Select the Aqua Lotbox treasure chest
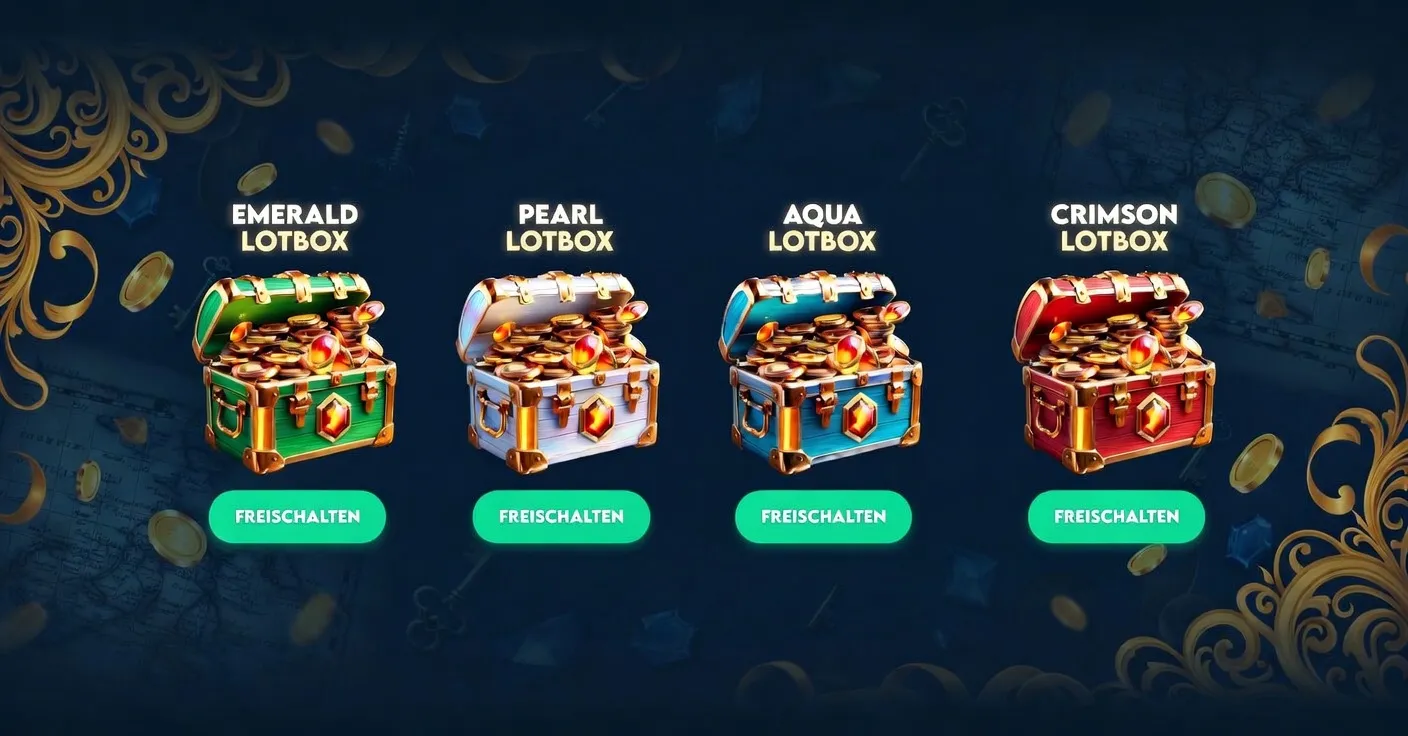 tap(823, 380)
